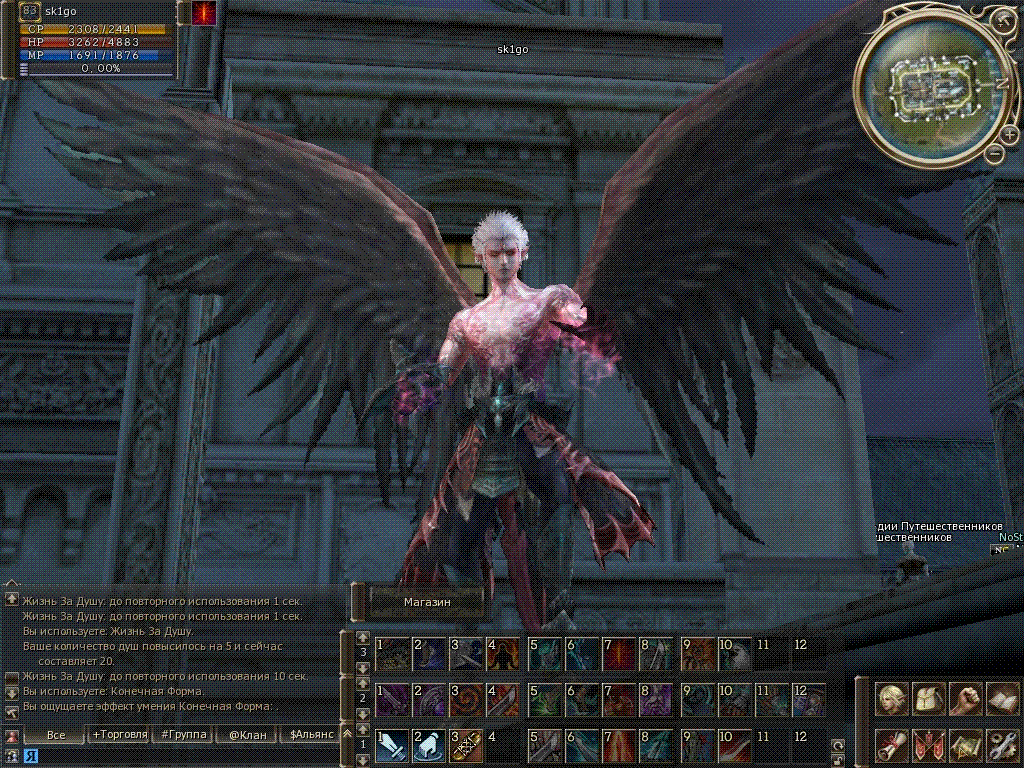Open the quest scroll icon
Viewport: 1024px width, 768px height.
tap(891, 745)
